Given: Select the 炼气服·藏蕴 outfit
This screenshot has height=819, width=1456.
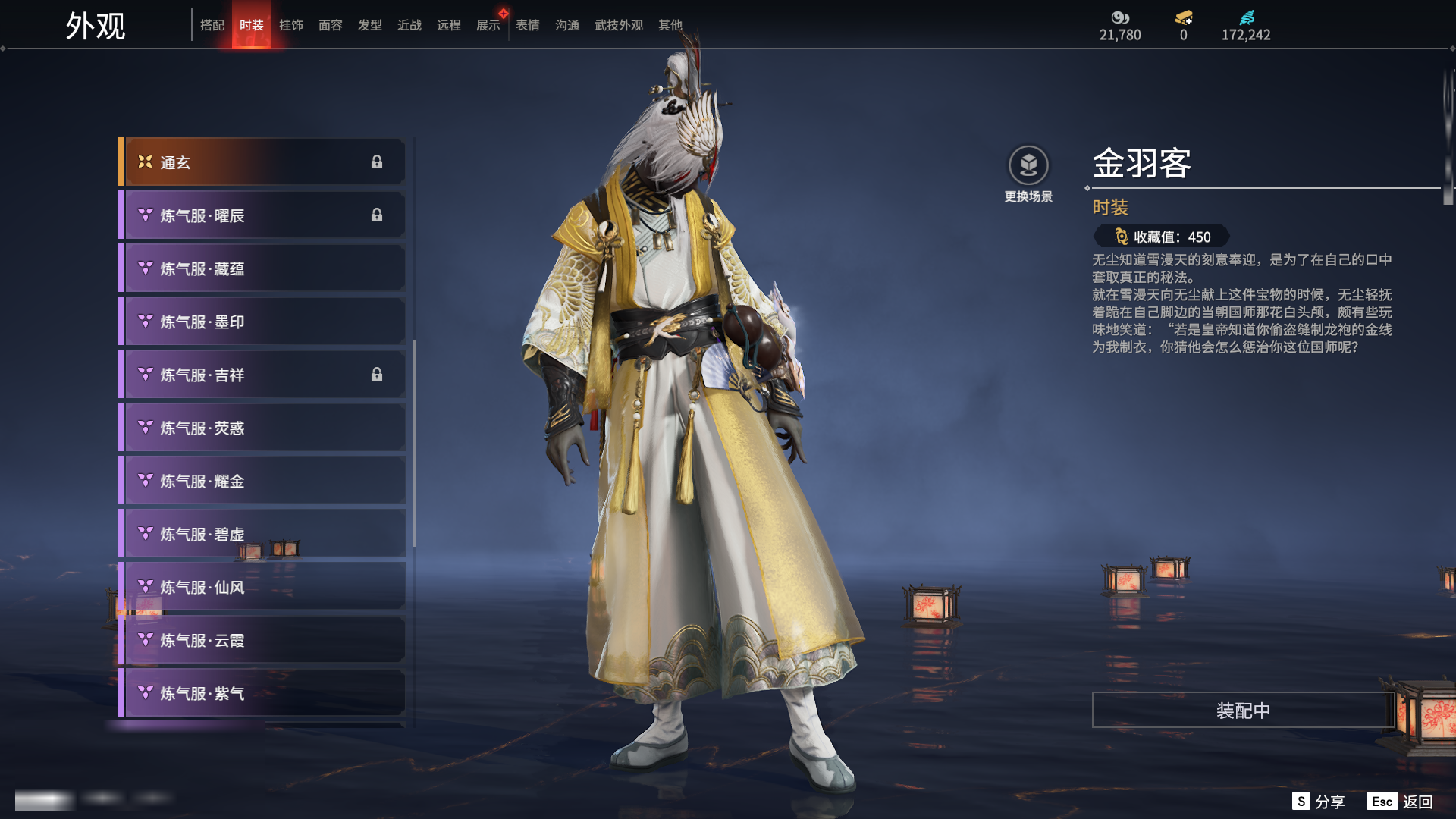Looking at the screenshot, I should tap(262, 268).
